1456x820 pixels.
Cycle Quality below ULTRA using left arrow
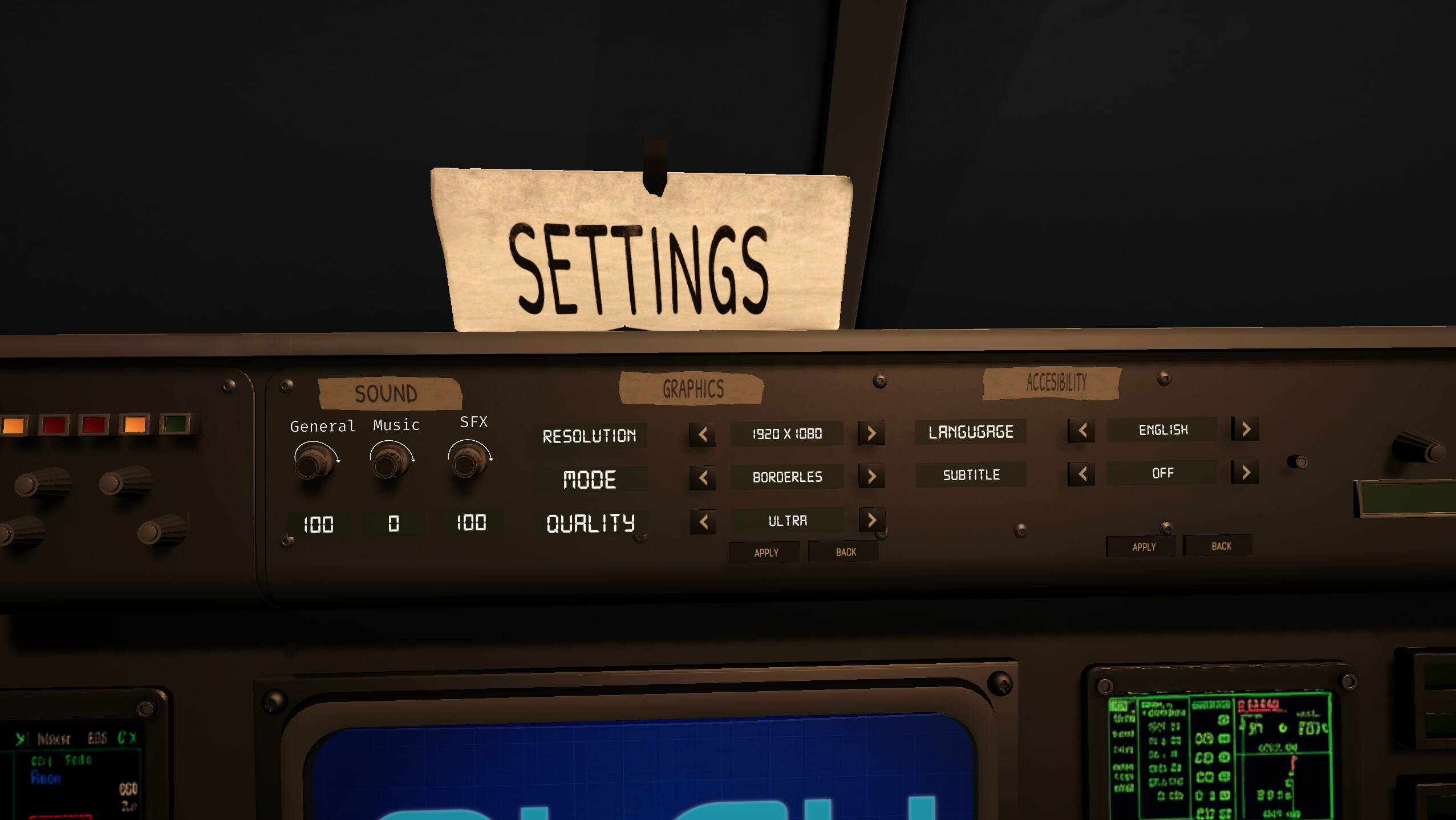click(703, 521)
